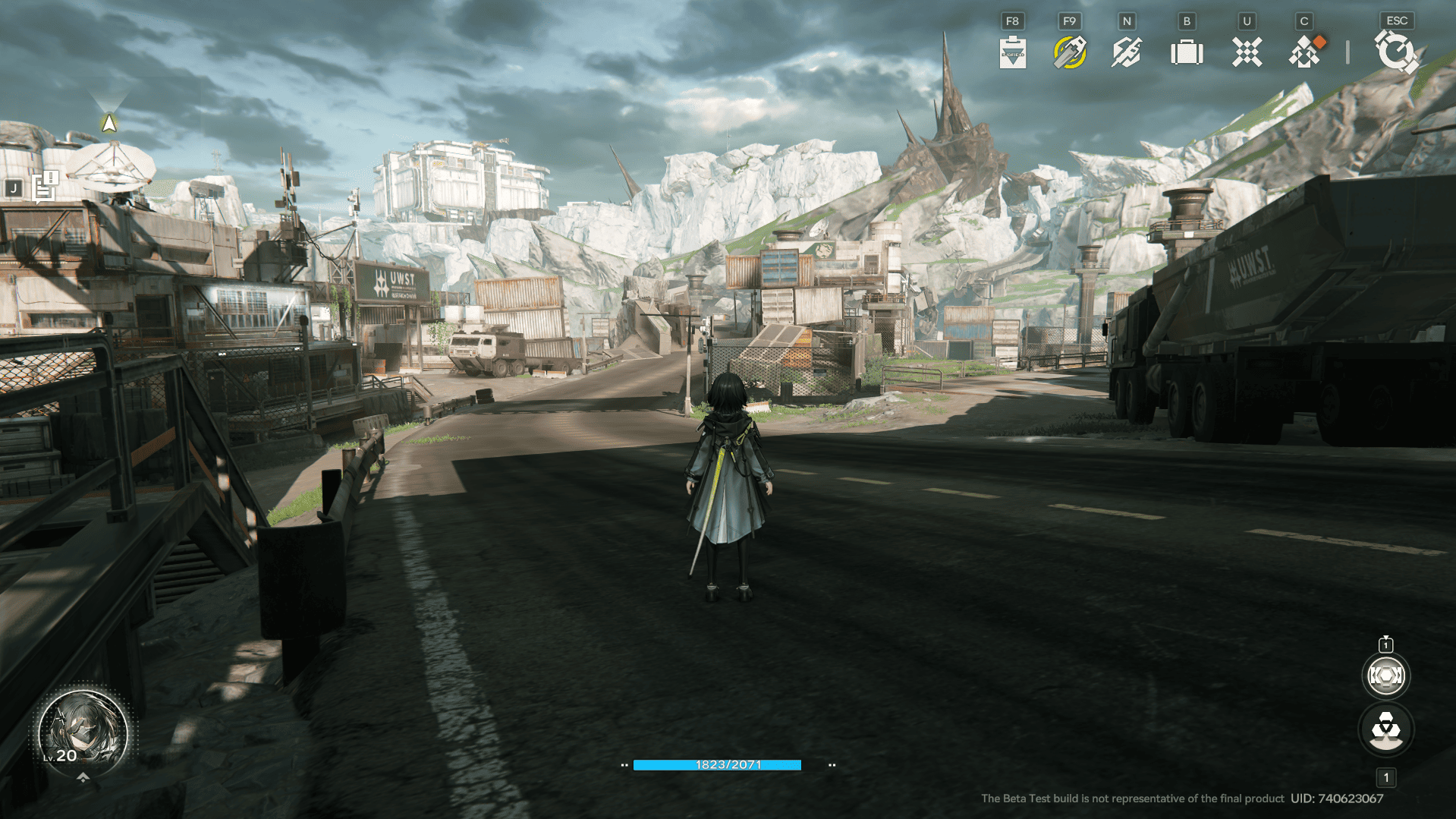Viewport: 1456px width, 819px height.
Task: Open the checkered X-shaped icon
Action: click(1247, 52)
